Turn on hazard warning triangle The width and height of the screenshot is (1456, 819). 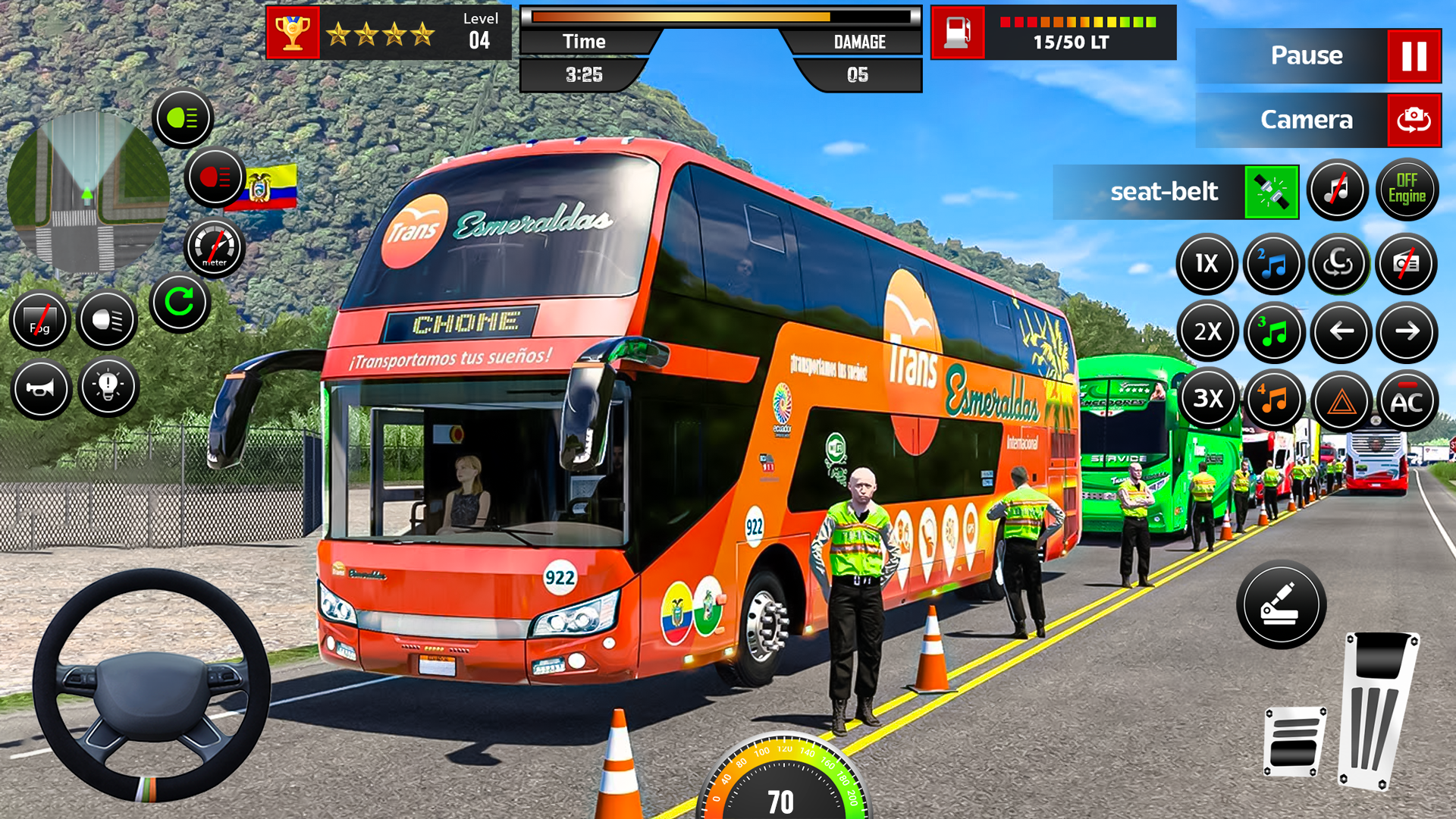(1338, 400)
